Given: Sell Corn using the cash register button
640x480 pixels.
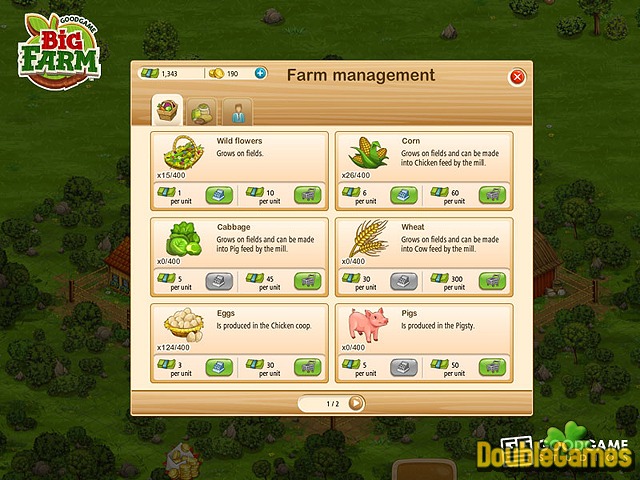Looking at the screenshot, I should coord(404,194).
